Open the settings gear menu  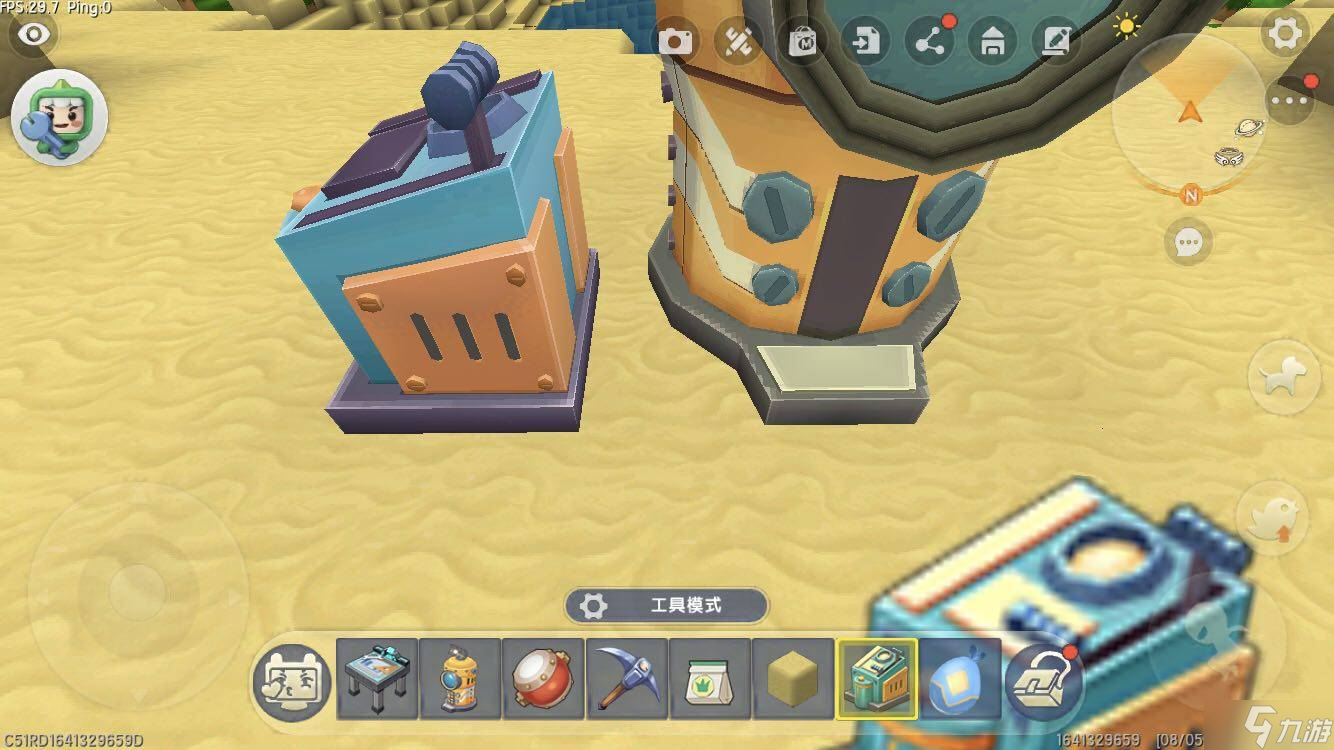[x=1285, y=35]
